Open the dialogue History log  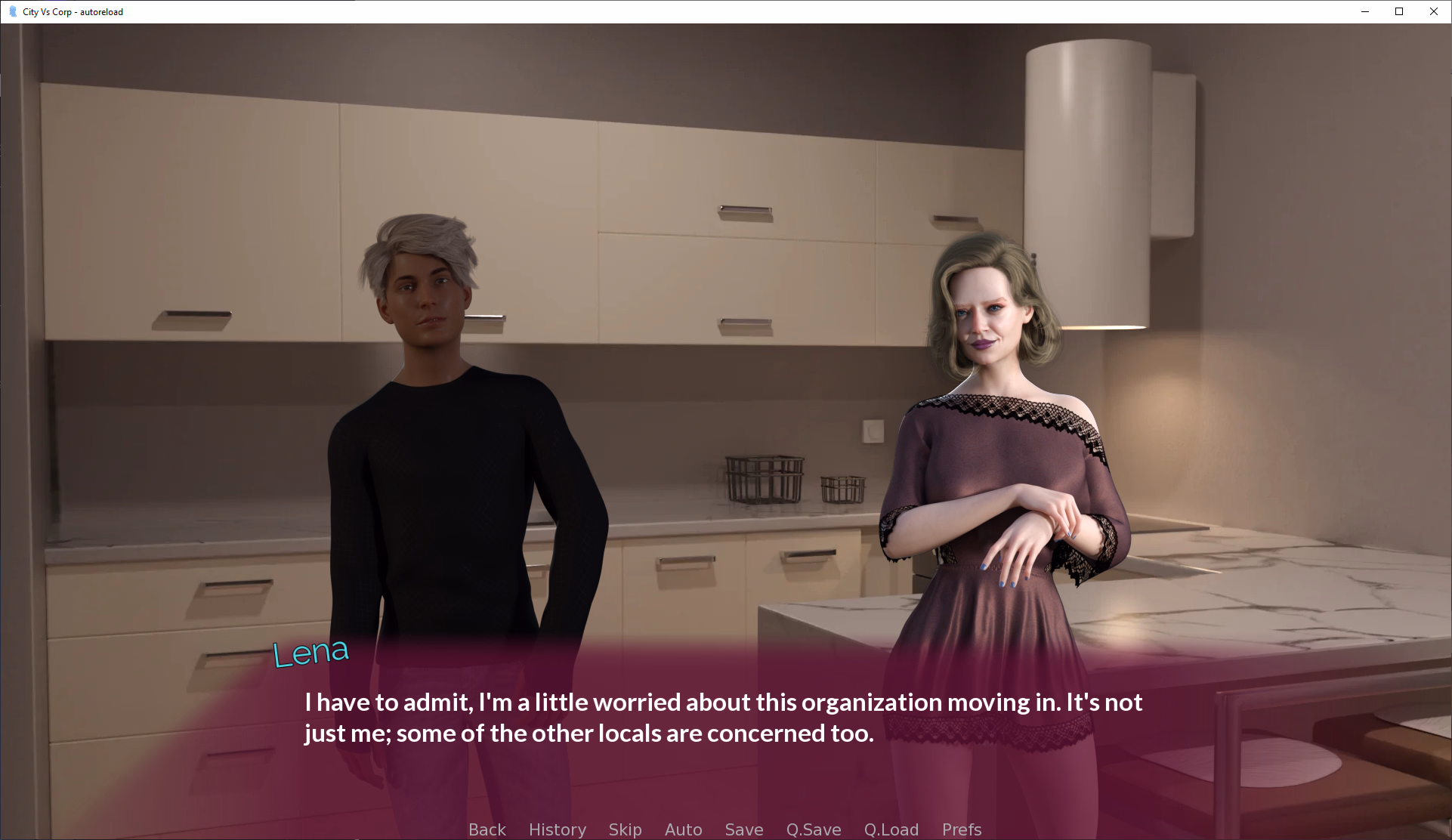click(557, 829)
